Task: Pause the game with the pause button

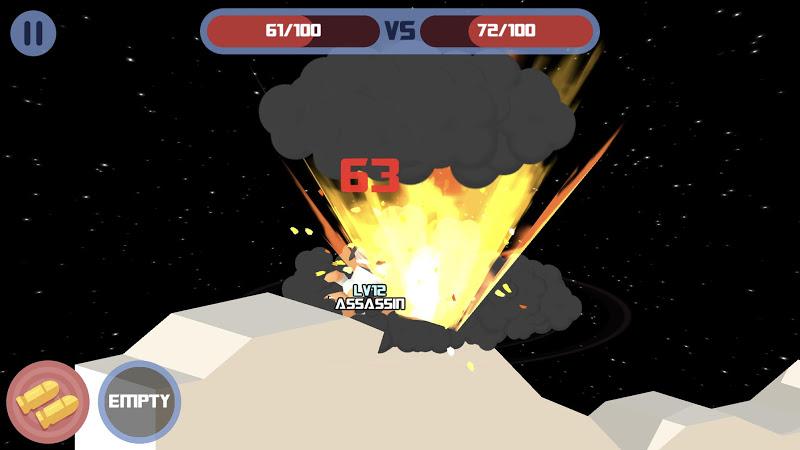Action: tap(33, 33)
